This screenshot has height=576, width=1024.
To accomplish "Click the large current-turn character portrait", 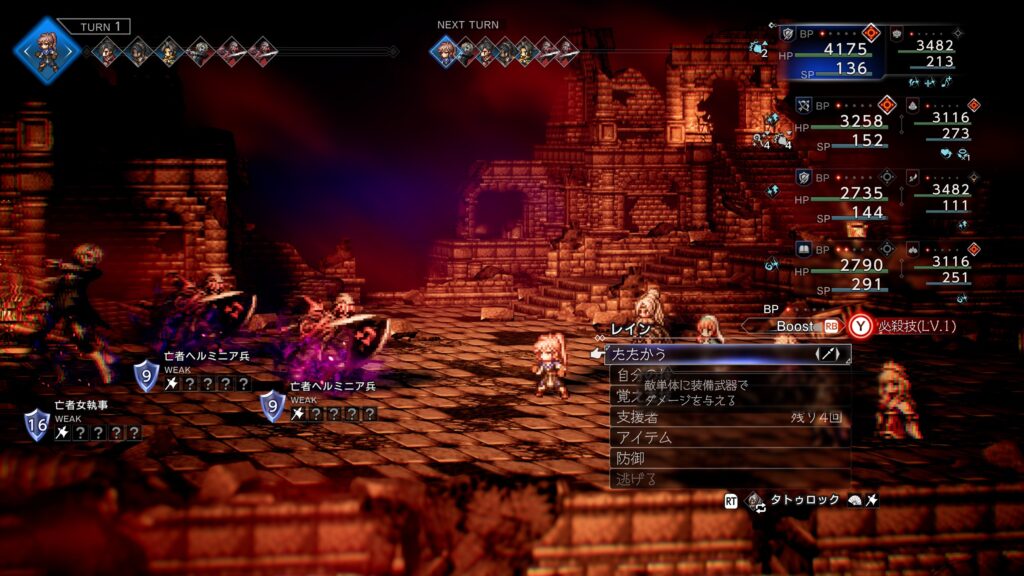I will [x=46, y=49].
